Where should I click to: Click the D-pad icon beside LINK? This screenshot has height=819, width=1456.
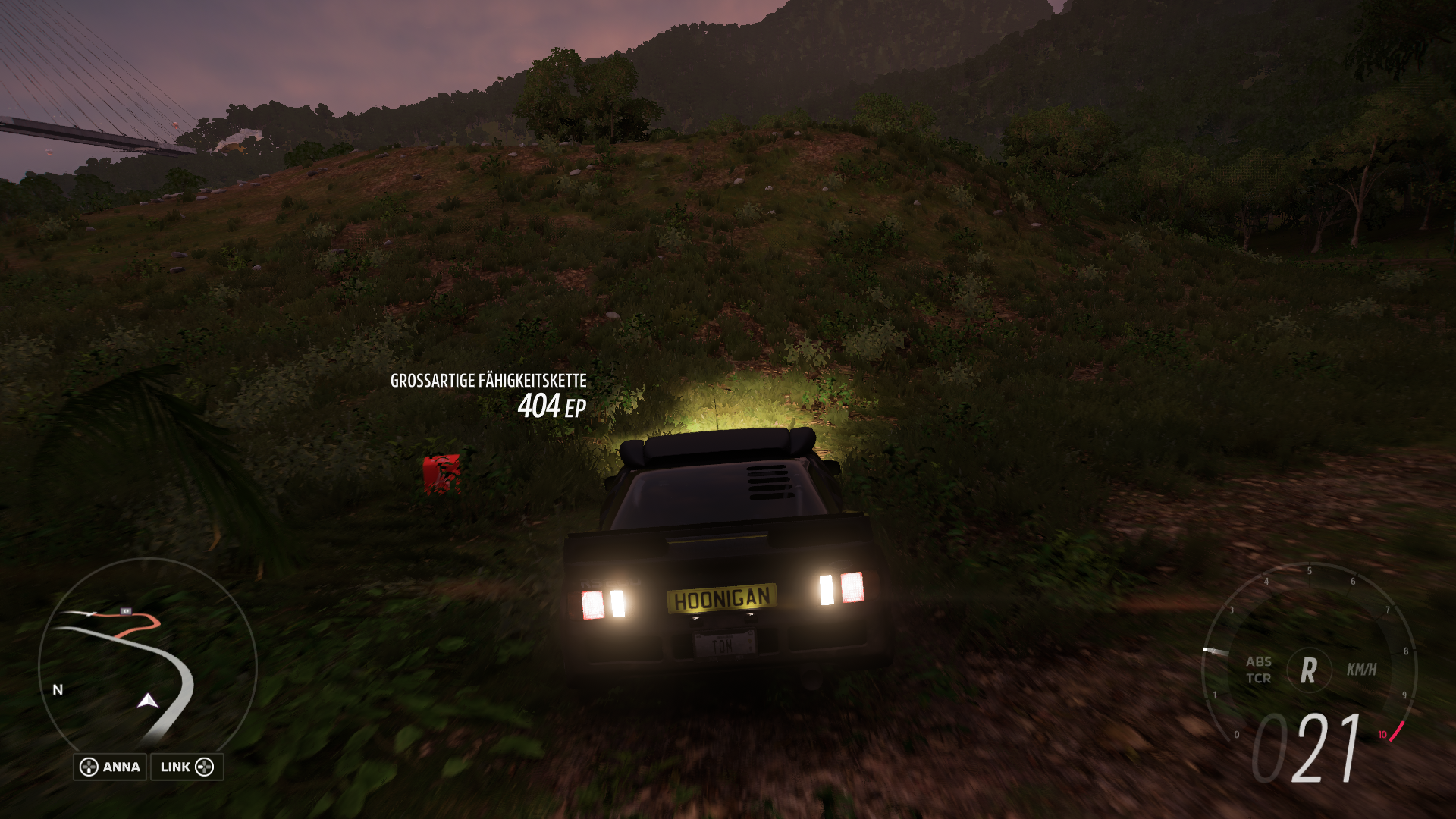pyautogui.click(x=205, y=767)
